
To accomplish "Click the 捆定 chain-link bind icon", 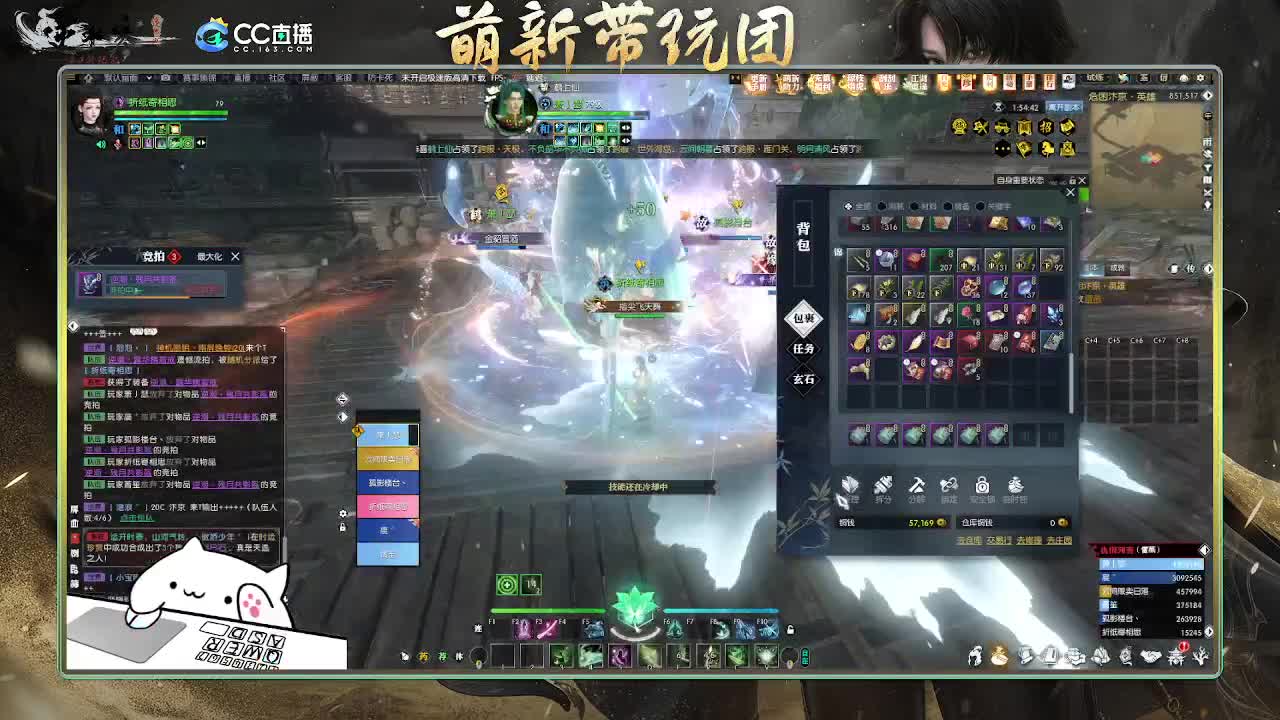I will [949, 489].
